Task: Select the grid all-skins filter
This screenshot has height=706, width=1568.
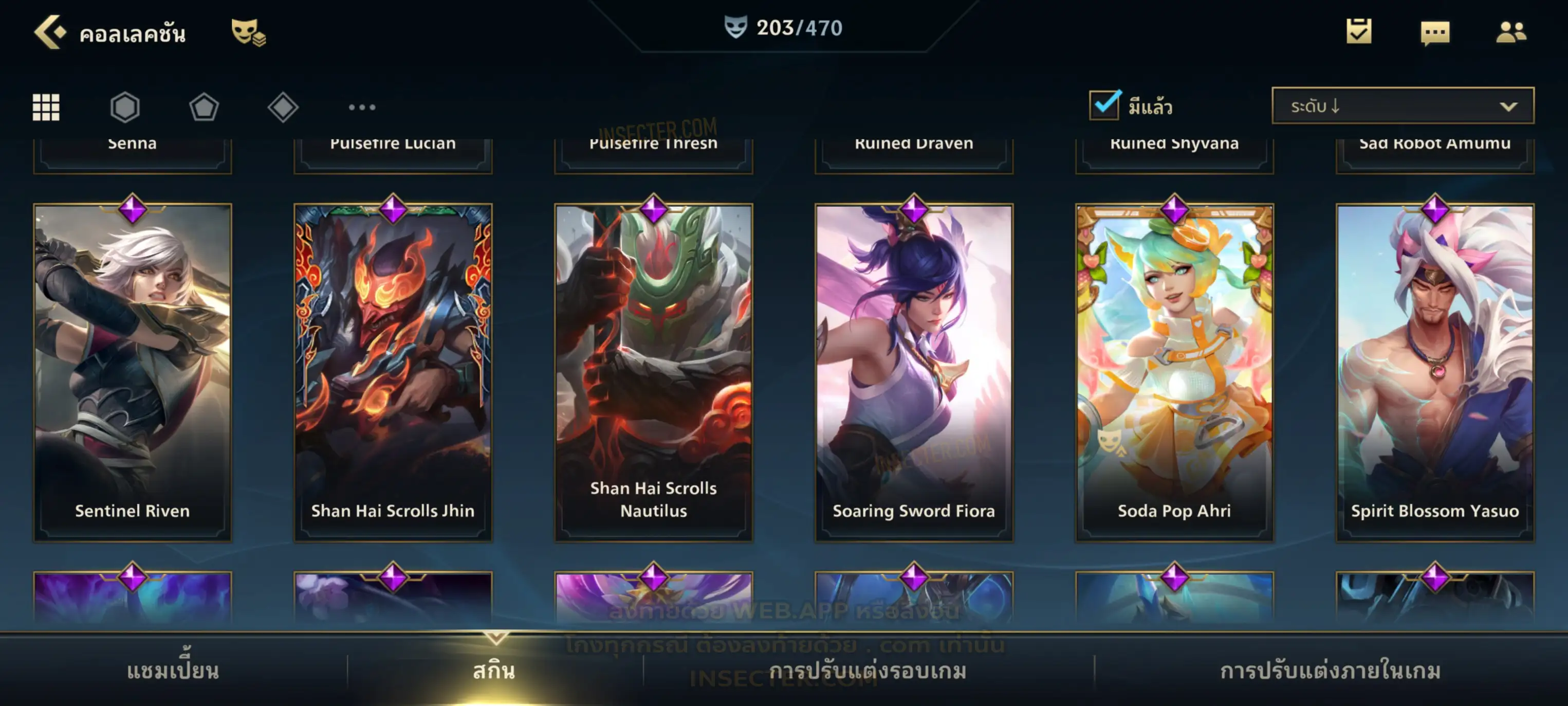Action: coord(46,107)
